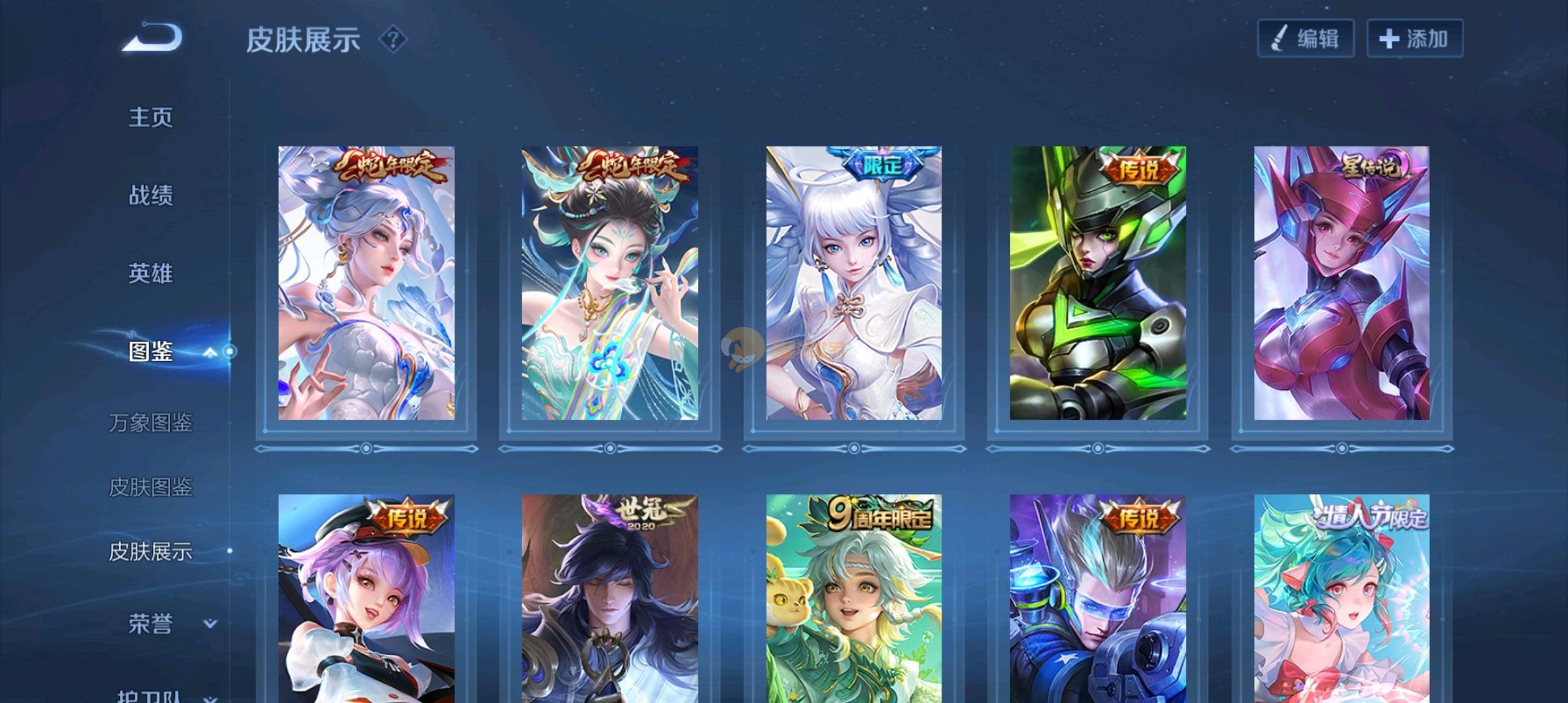Select the green armored 传说 skin card
The image size is (1568, 703).
pyautogui.click(x=1098, y=283)
